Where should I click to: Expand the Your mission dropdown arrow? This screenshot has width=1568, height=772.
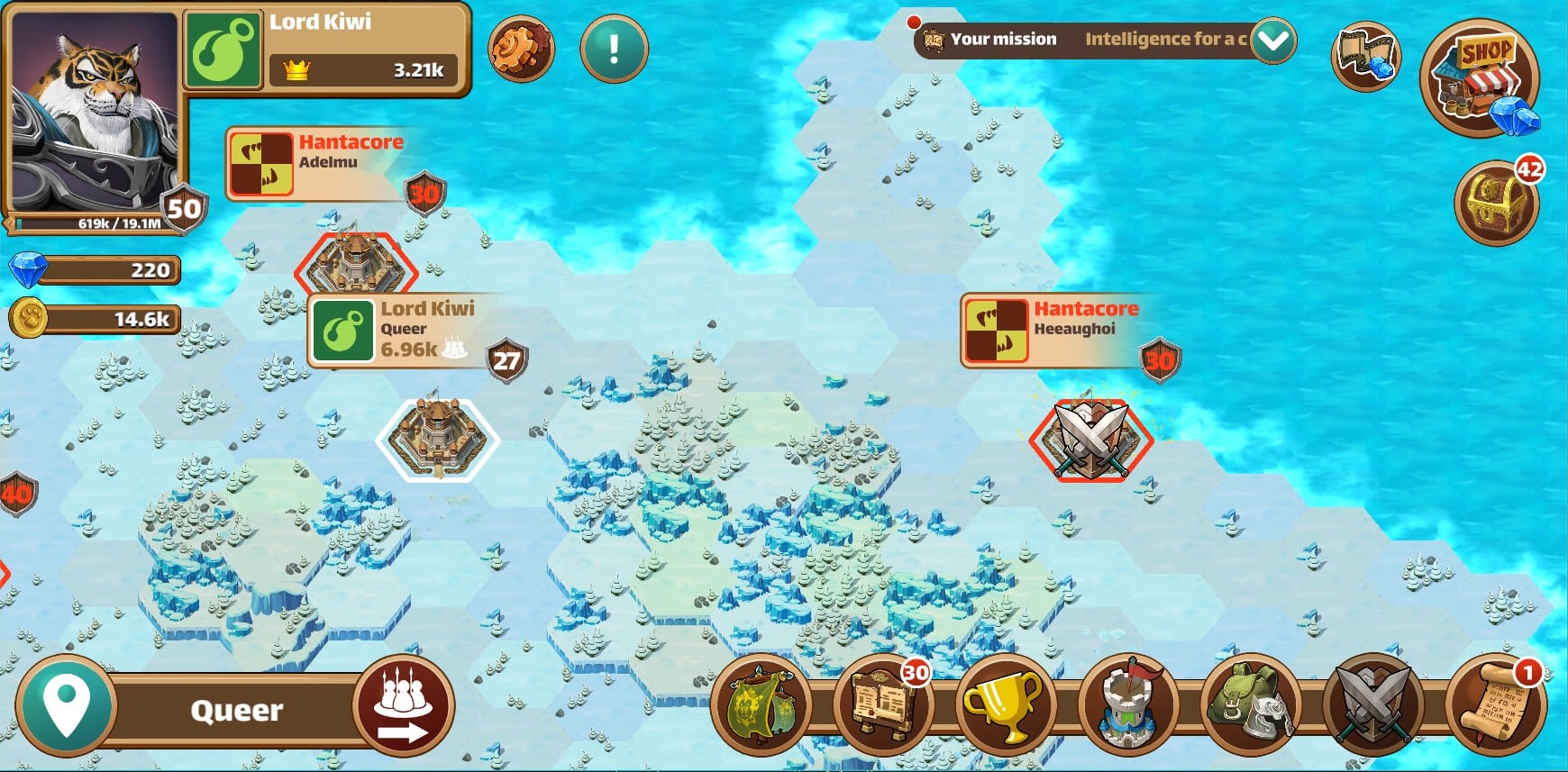pos(1273,41)
